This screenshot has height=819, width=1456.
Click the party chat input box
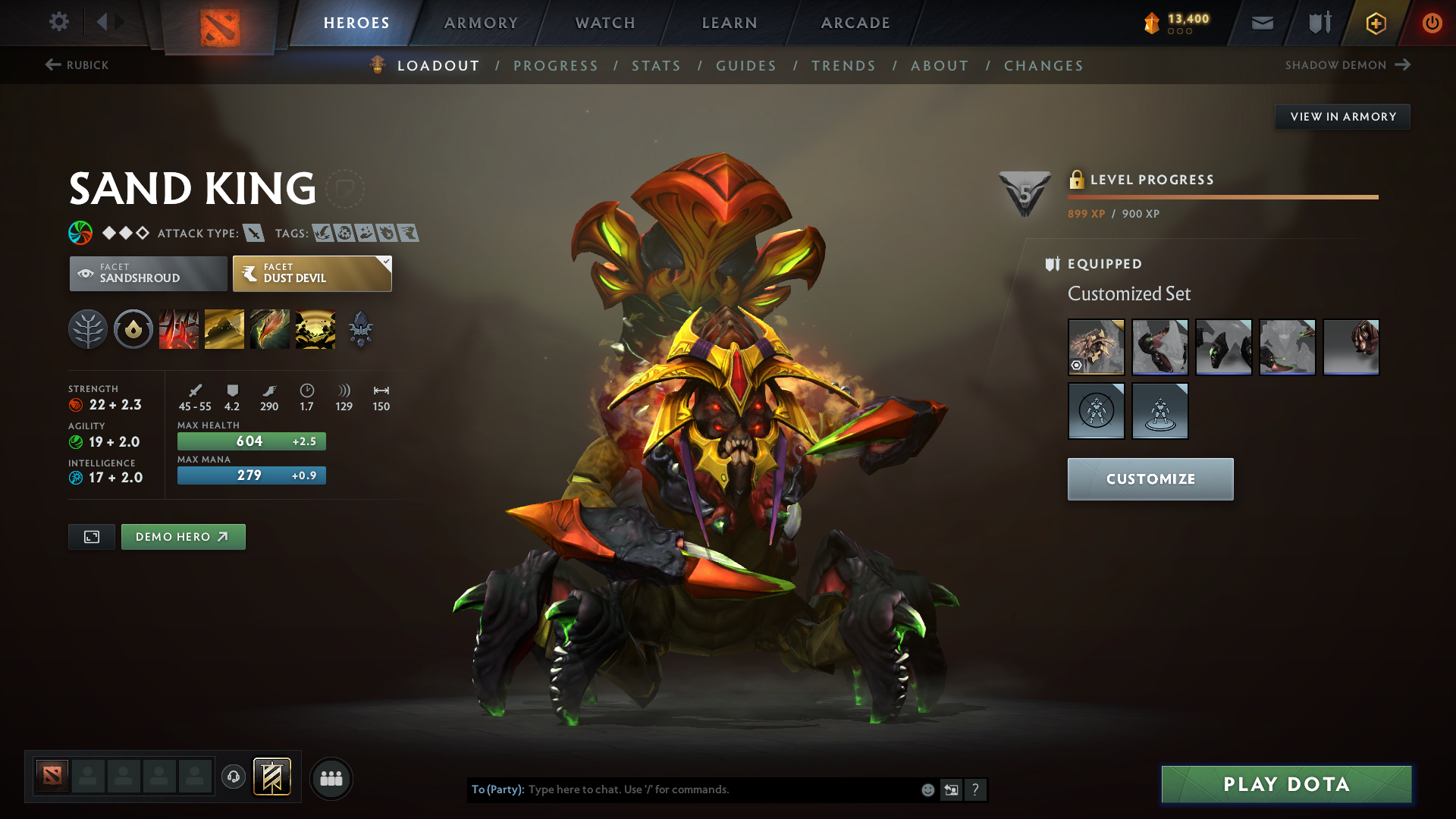point(720,789)
